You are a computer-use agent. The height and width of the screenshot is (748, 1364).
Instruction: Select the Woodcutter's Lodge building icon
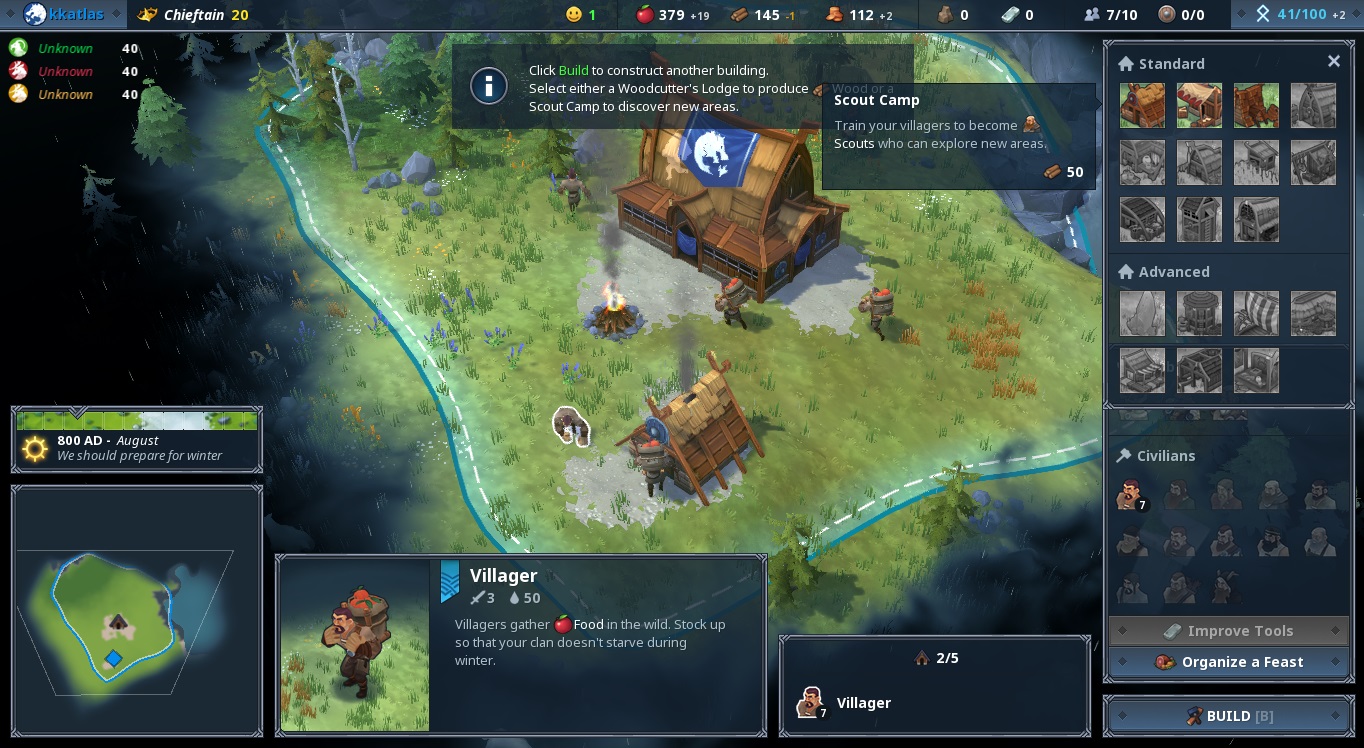click(x=1256, y=105)
